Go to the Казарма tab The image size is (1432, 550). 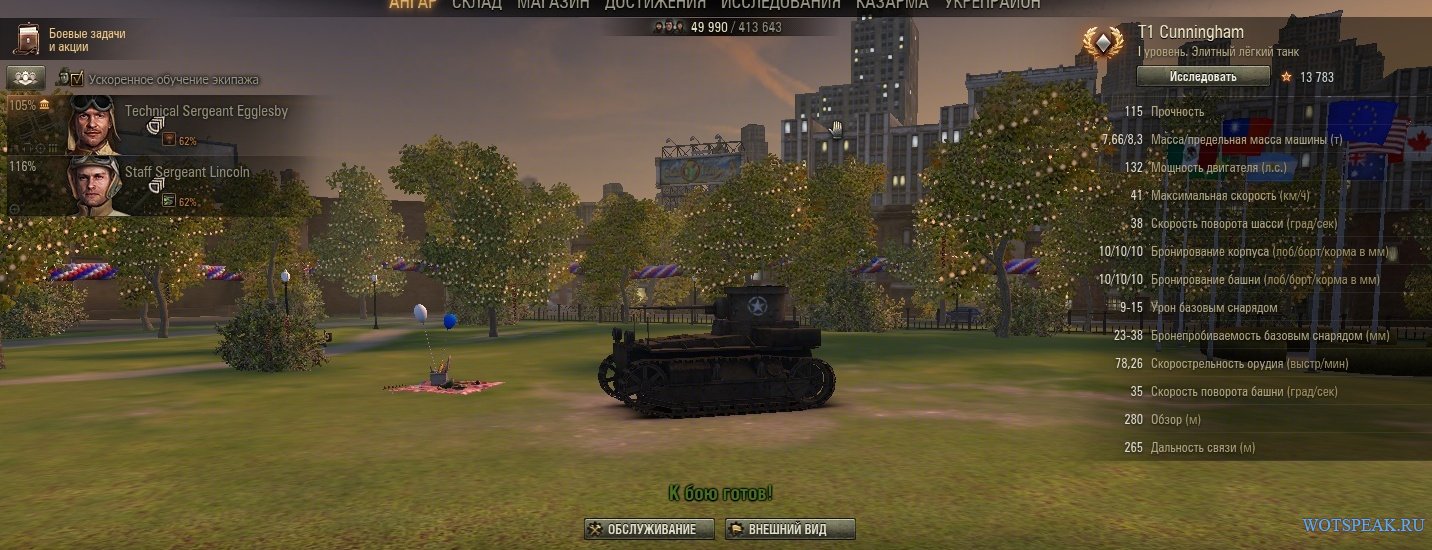(x=892, y=4)
